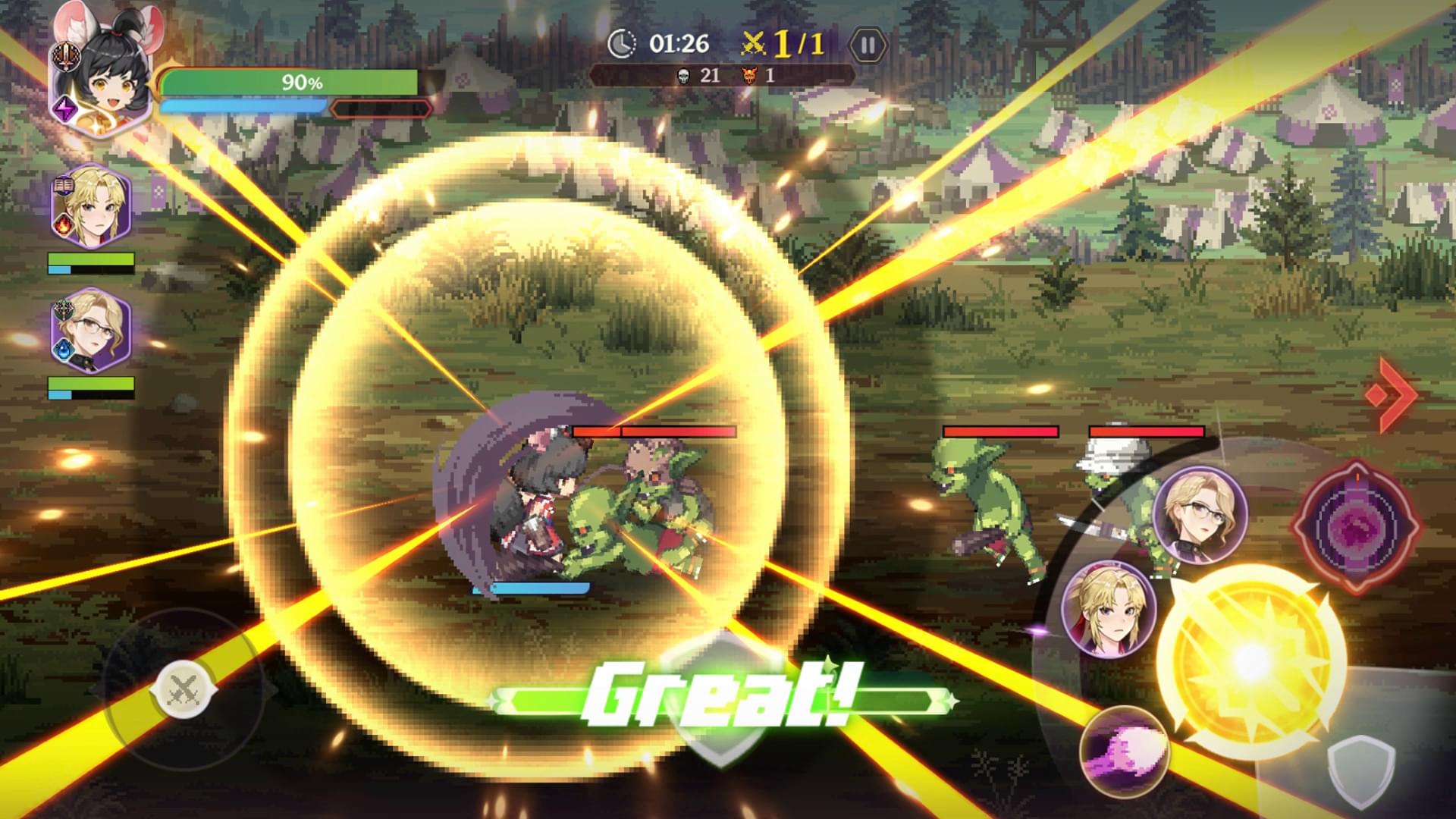The height and width of the screenshot is (819, 1456).
Task: Trigger the glowing yellow main attack button
Action: pyautogui.click(x=1250, y=661)
